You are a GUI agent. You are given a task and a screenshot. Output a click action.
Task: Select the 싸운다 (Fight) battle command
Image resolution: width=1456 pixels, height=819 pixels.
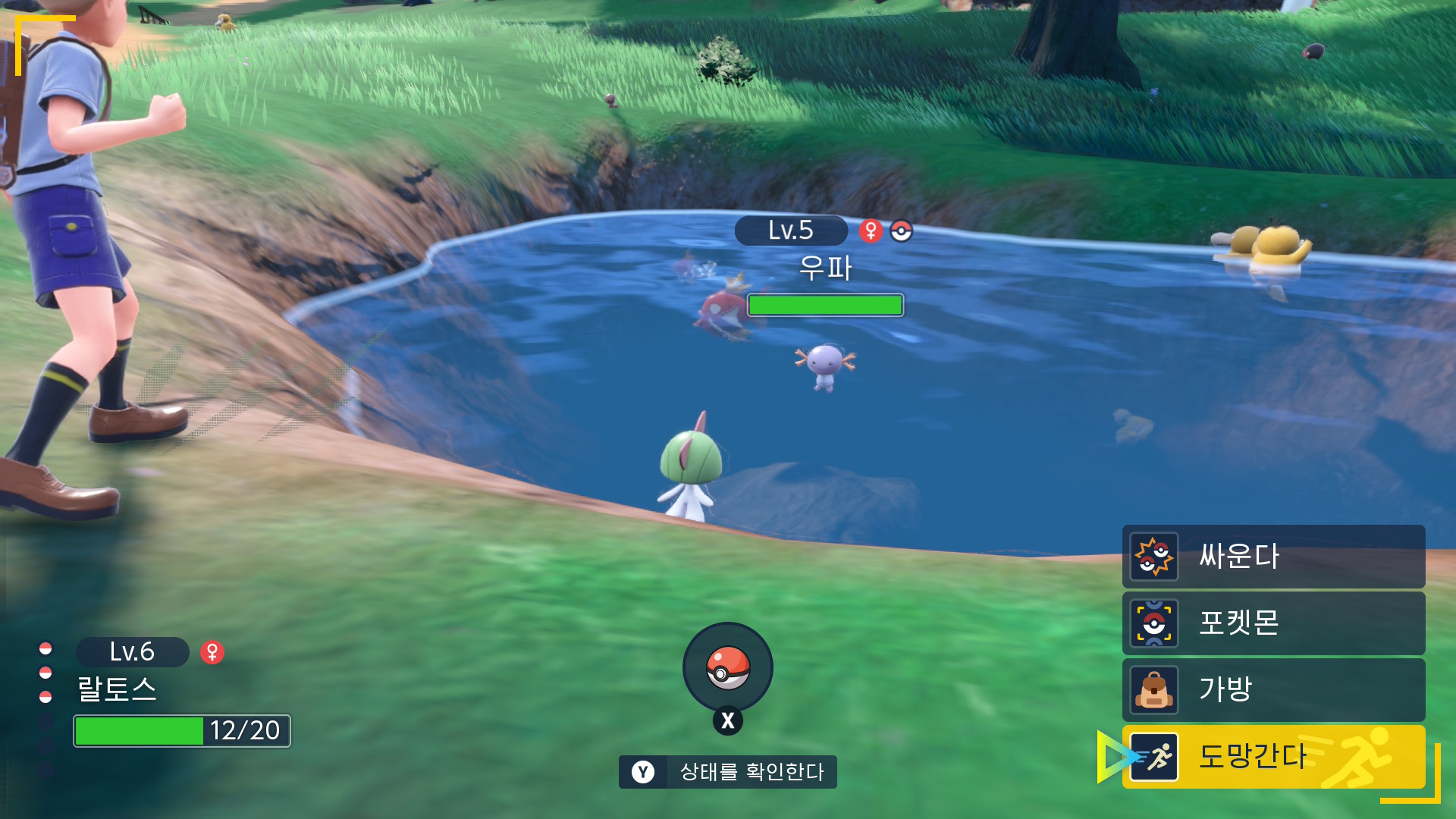(1273, 557)
